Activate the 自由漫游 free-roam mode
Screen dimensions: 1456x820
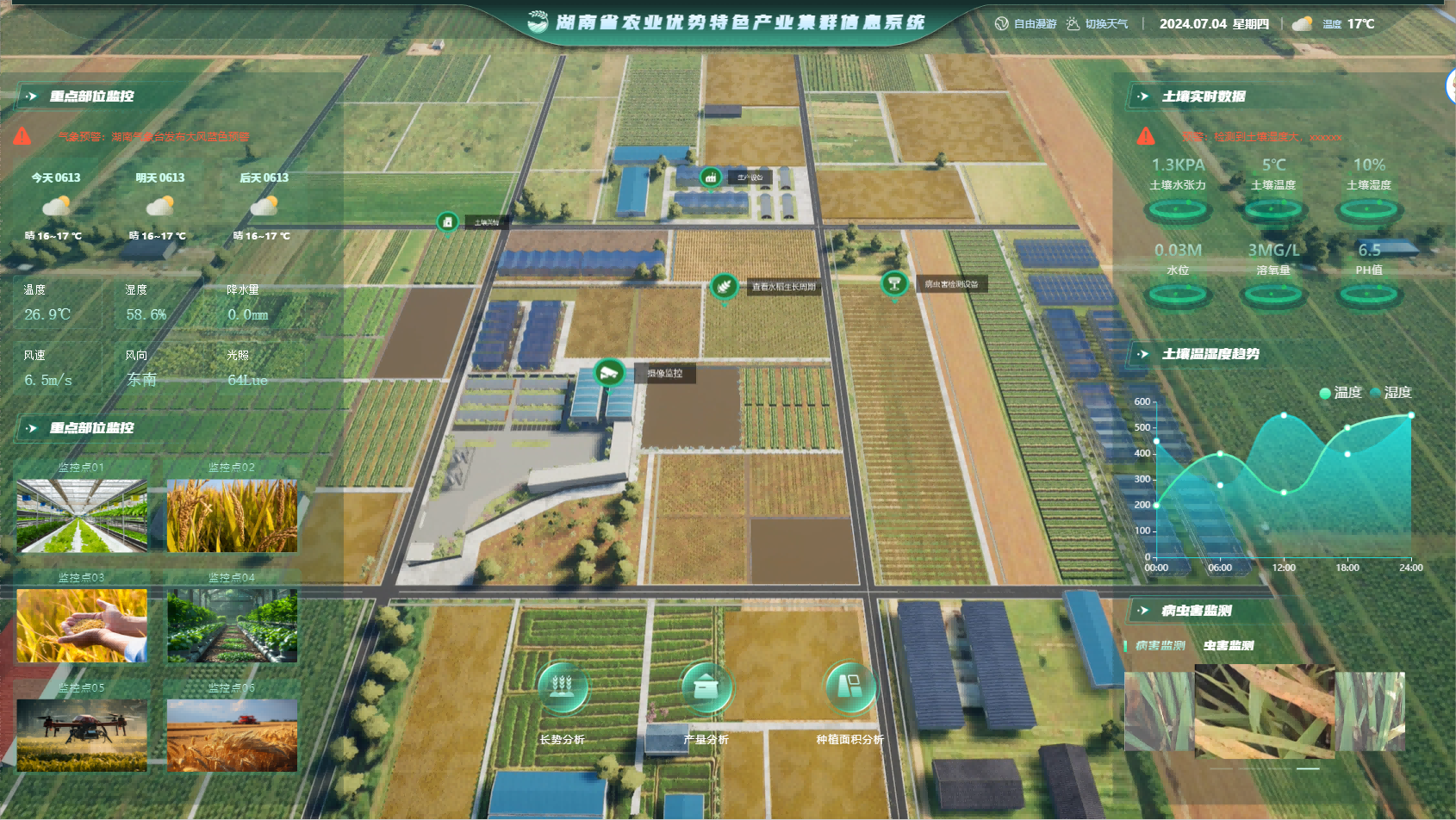click(1026, 24)
